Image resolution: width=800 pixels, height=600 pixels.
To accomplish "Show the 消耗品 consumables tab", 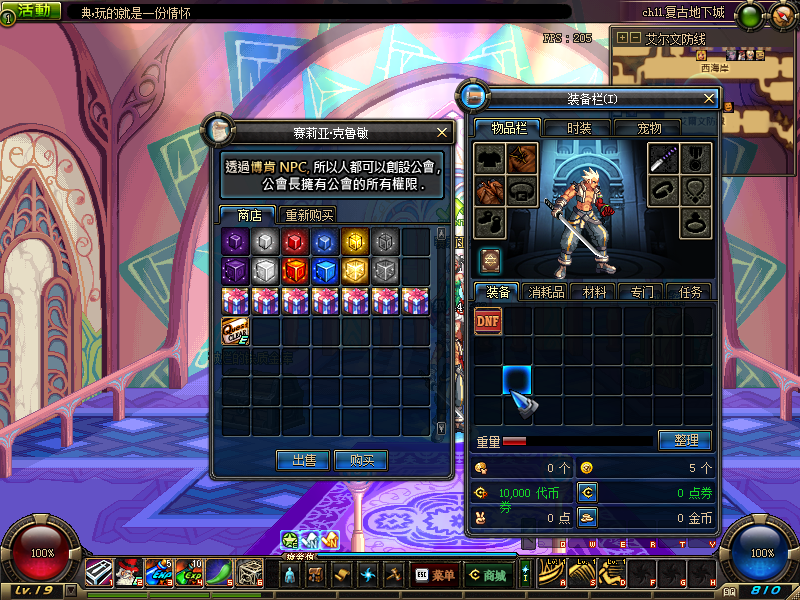I will [x=547, y=292].
